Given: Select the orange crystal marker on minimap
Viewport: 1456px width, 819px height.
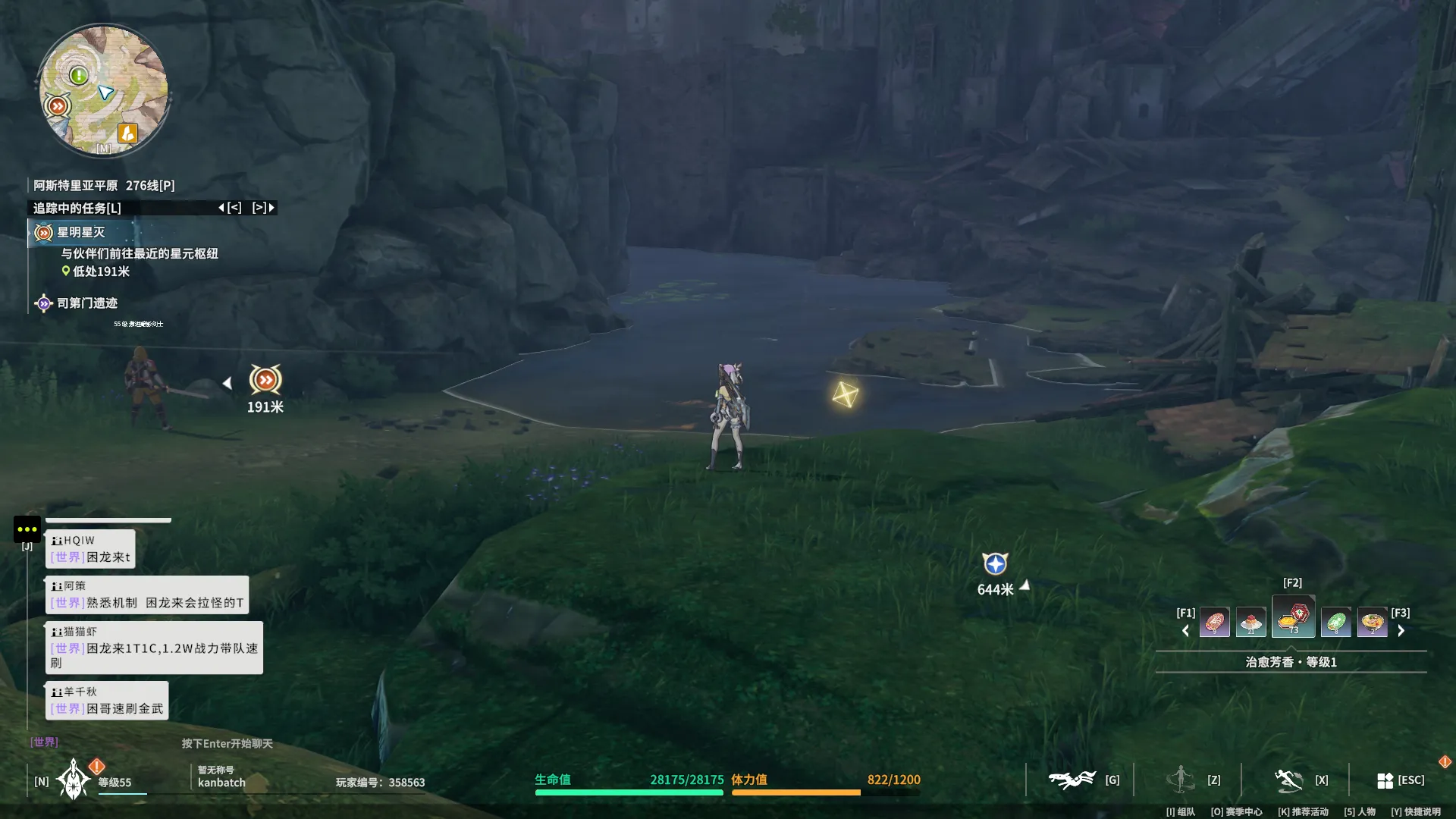Looking at the screenshot, I should point(127,133).
